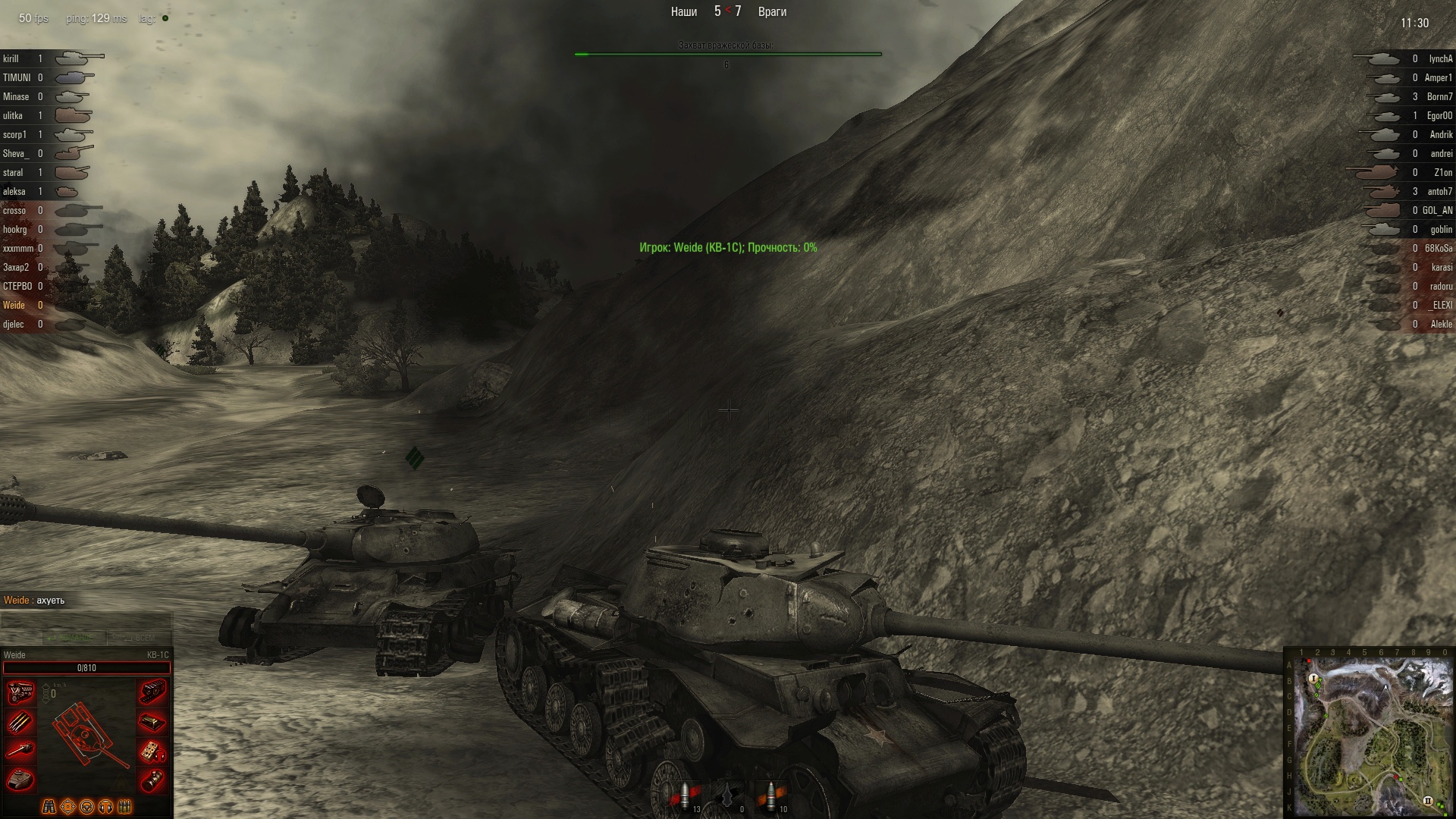Screen dimensions: 1456x819
Task: Click the turret module icon
Action: [20, 779]
